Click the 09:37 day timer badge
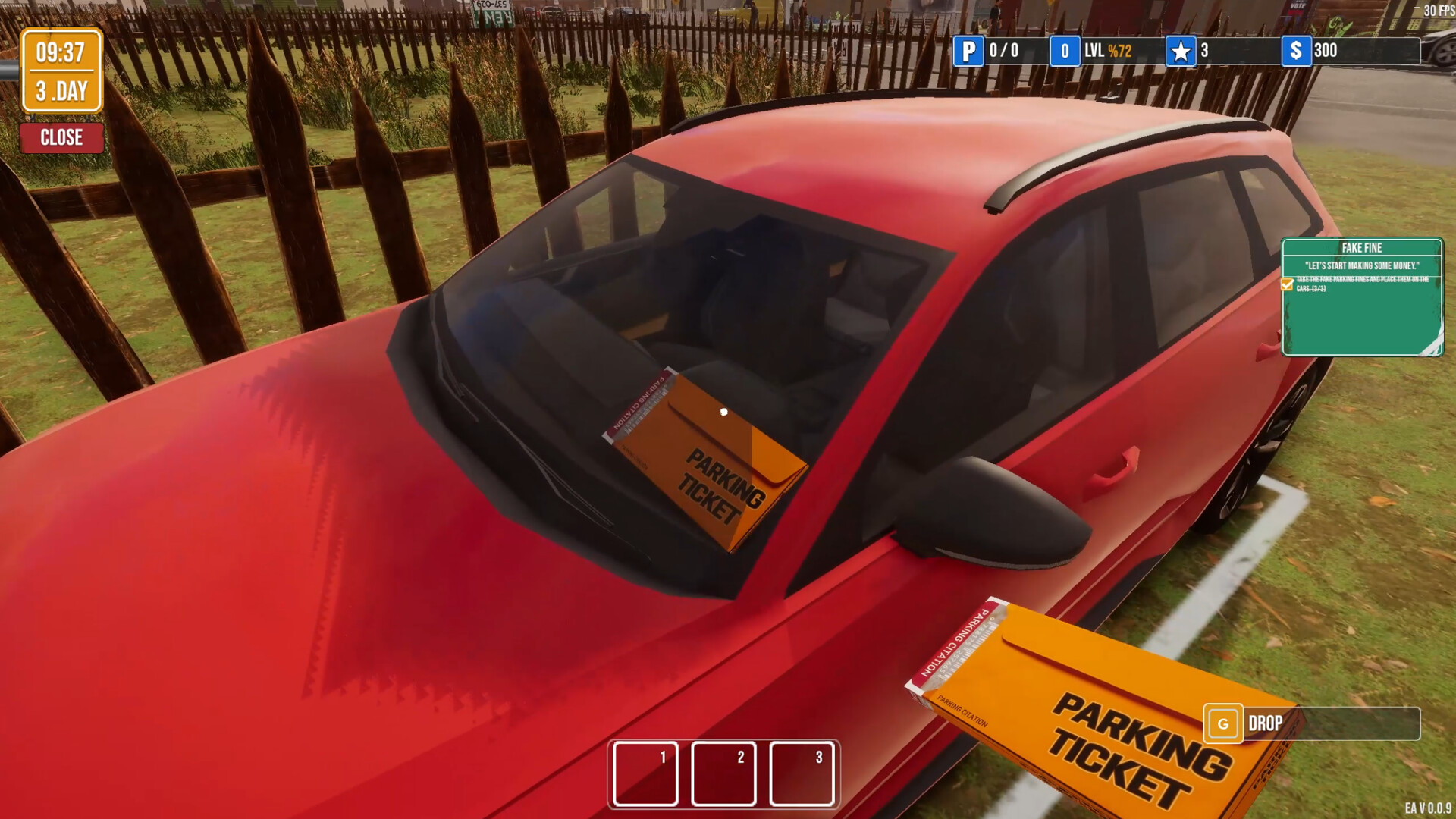 [62, 70]
